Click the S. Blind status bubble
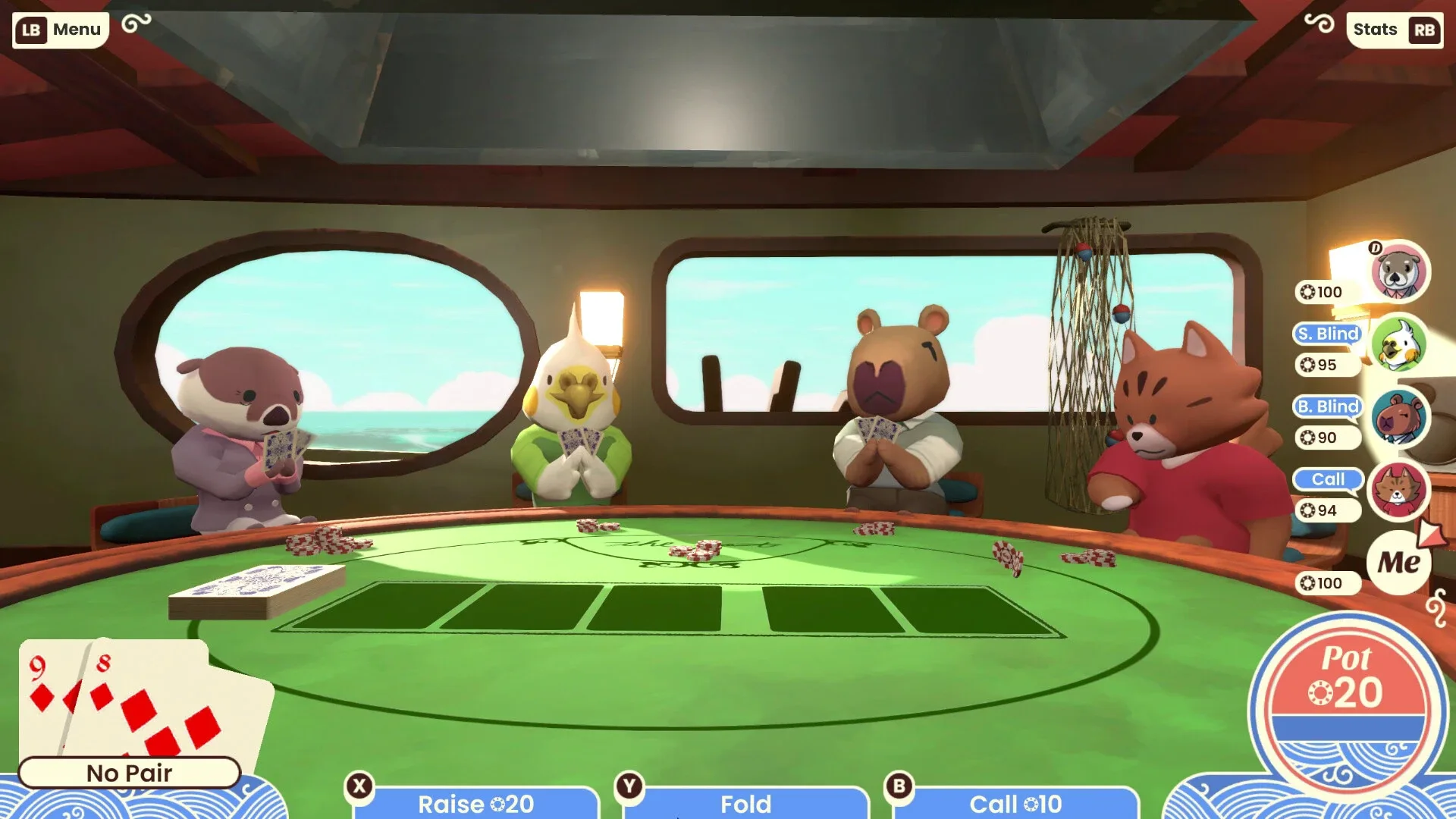The width and height of the screenshot is (1456, 819). 1327,334
